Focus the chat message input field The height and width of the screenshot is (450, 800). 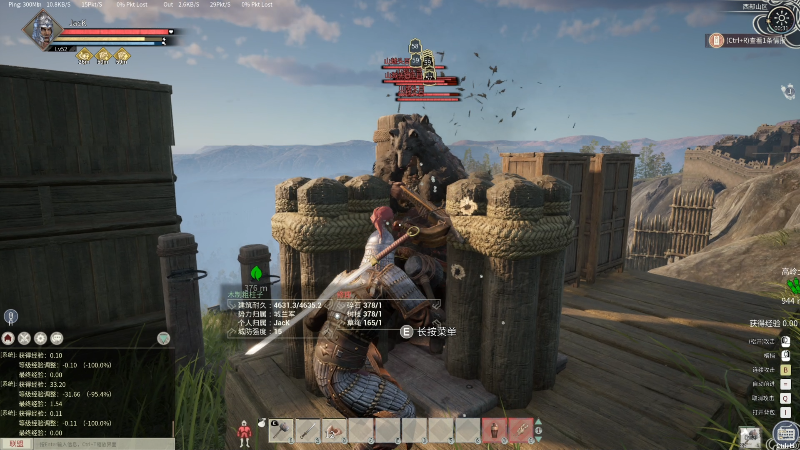pyautogui.click(x=100, y=443)
